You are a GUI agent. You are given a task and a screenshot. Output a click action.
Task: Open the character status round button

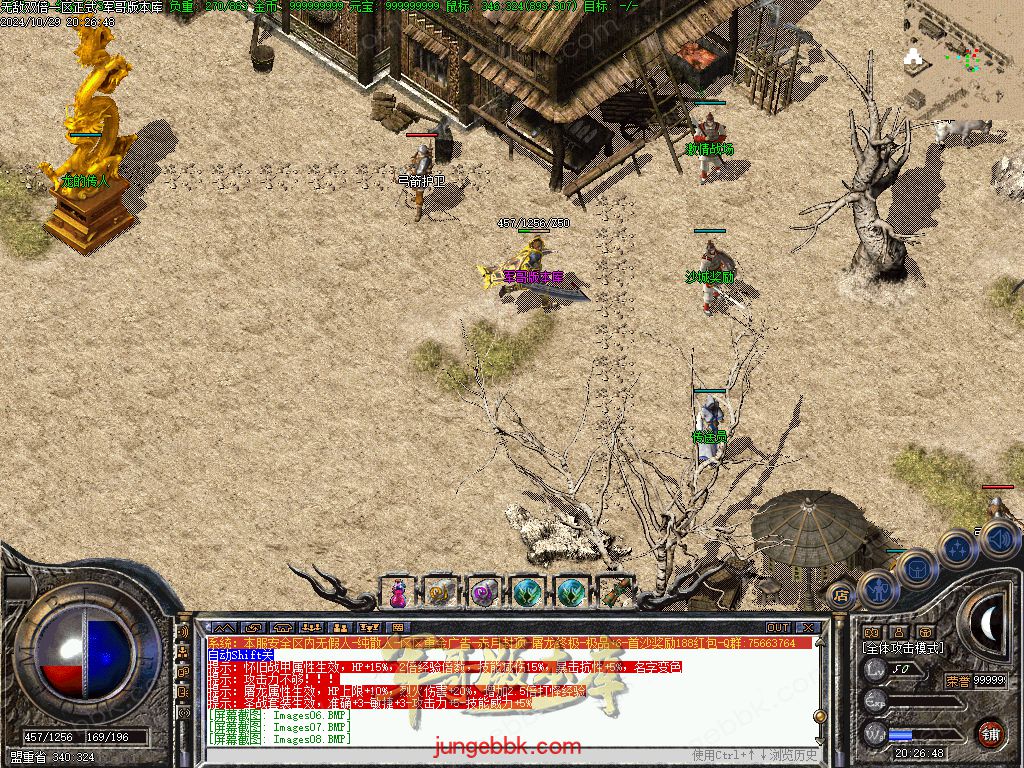tap(877, 589)
